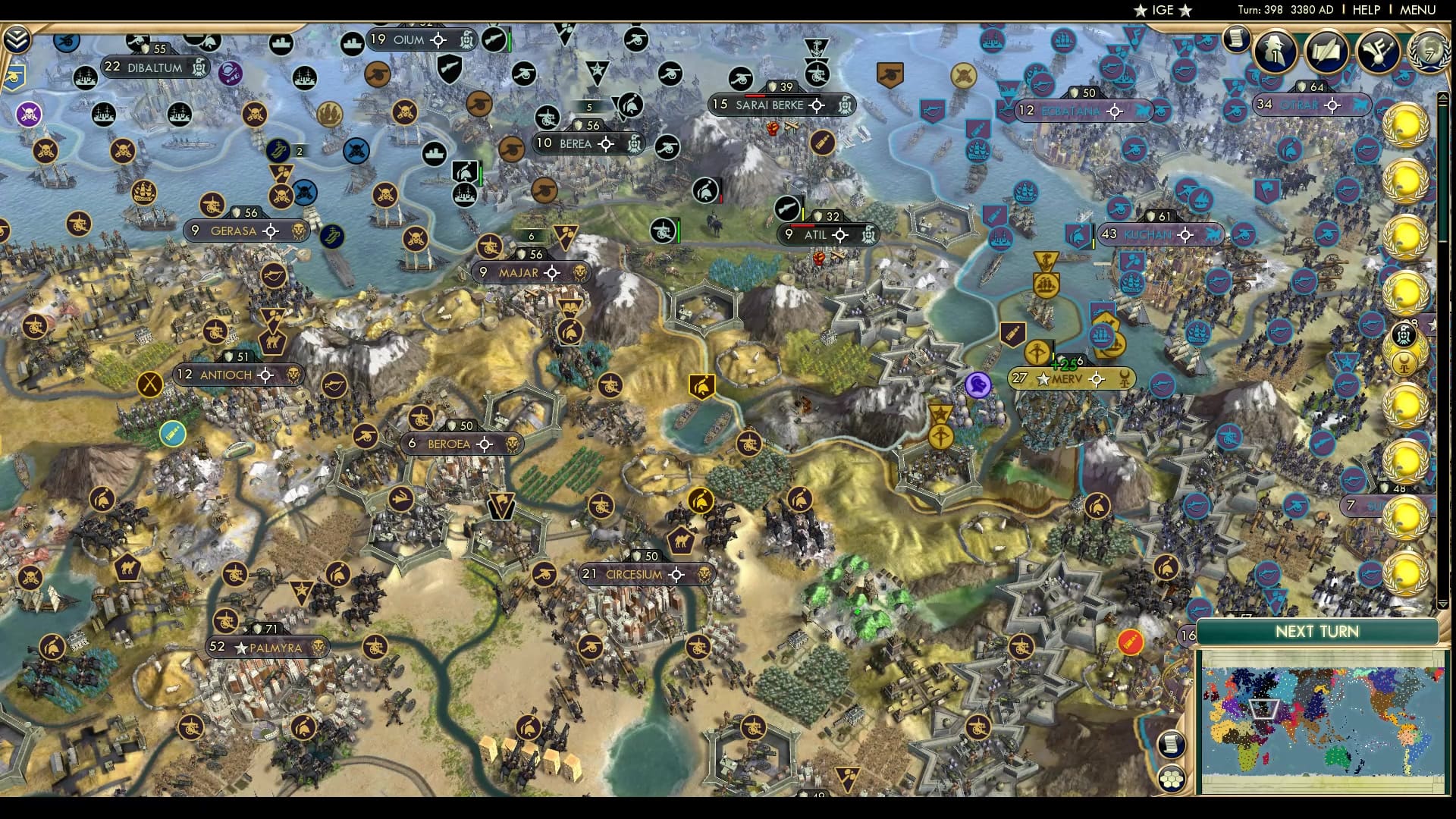Toggle Strategic View with the hex icon beside minimap
This screenshot has width=1456, height=819.
pos(1172,780)
